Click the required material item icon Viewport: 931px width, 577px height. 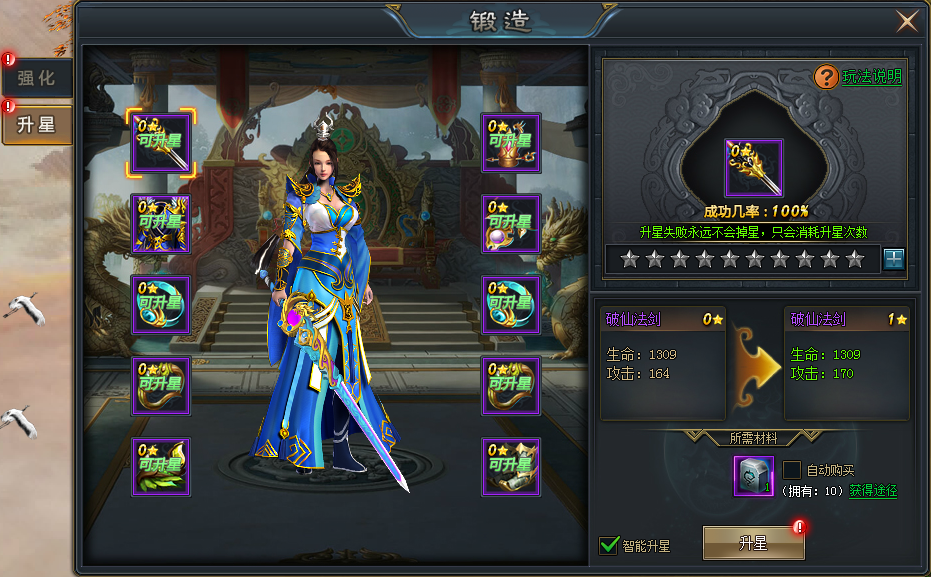[753, 475]
